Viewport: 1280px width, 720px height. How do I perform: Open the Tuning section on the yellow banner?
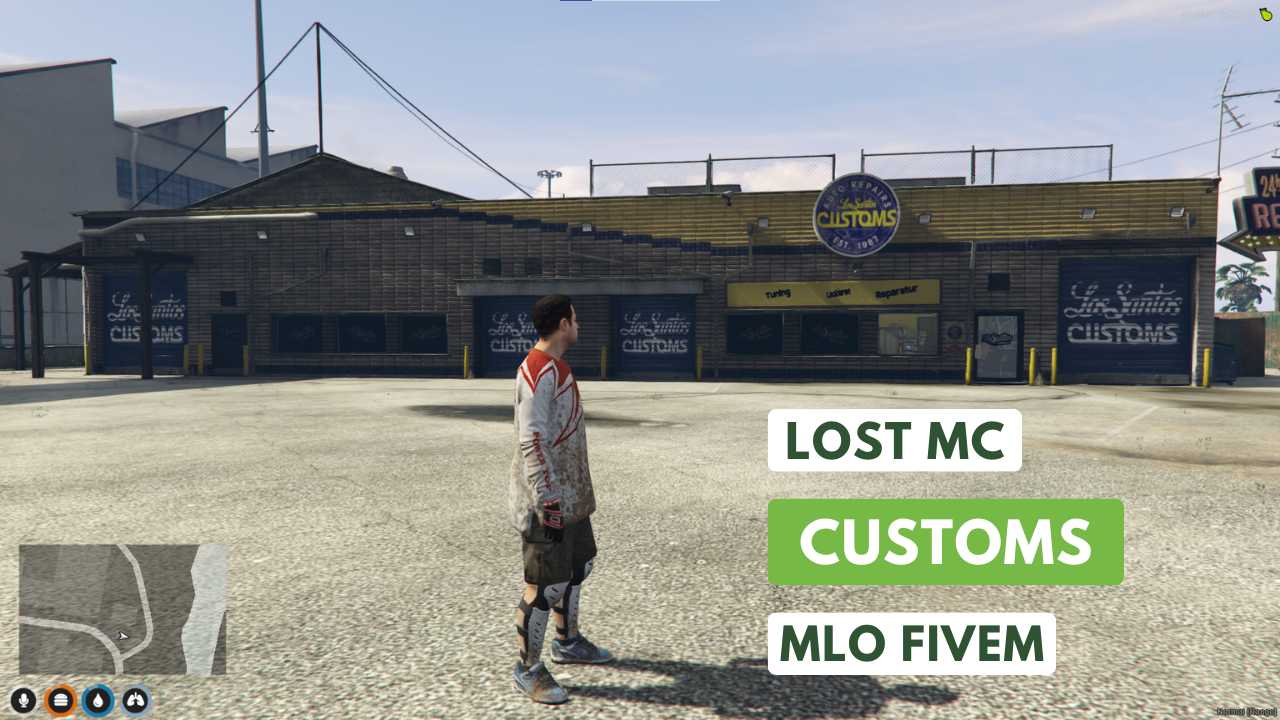coord(778,292)
